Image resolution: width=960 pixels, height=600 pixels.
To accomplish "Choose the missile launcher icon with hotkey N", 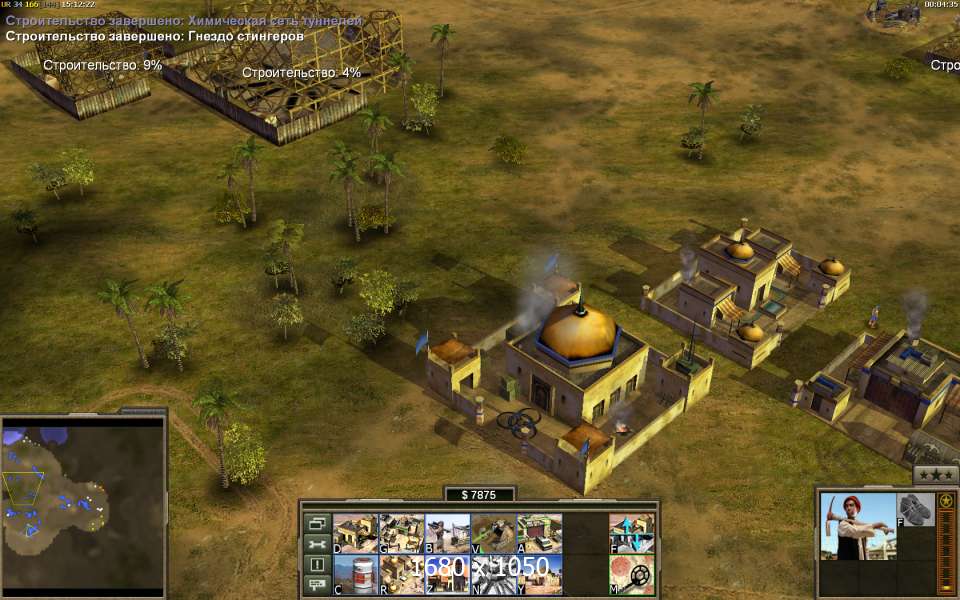I will (494, 575).
